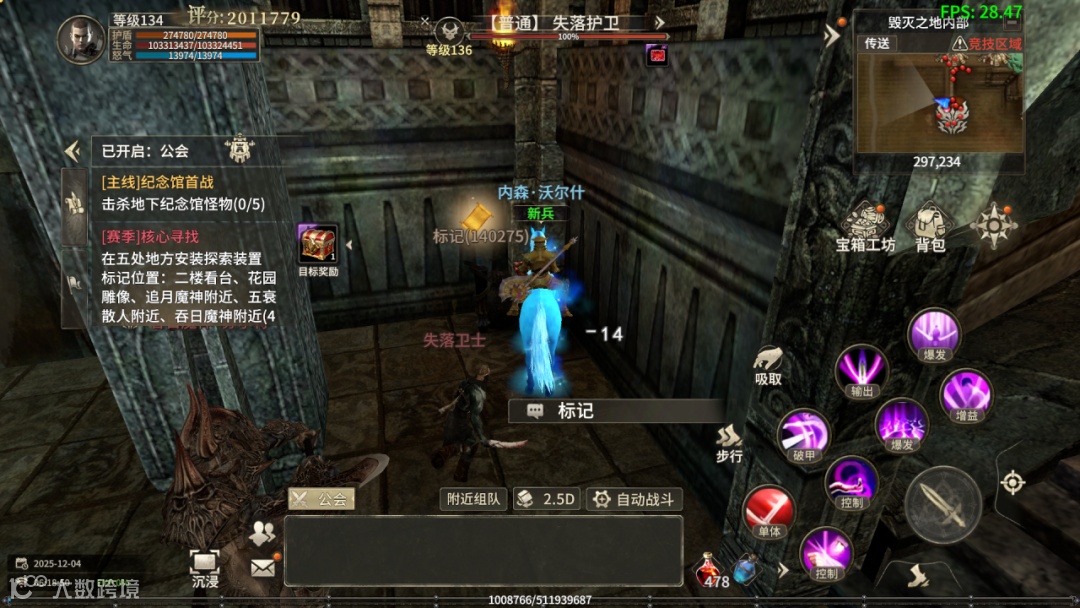Image resolution: width=1080 pixels, height=608 pixels.
Task: Activate the red 单体 skill
Action: click(x=768, y=511)
